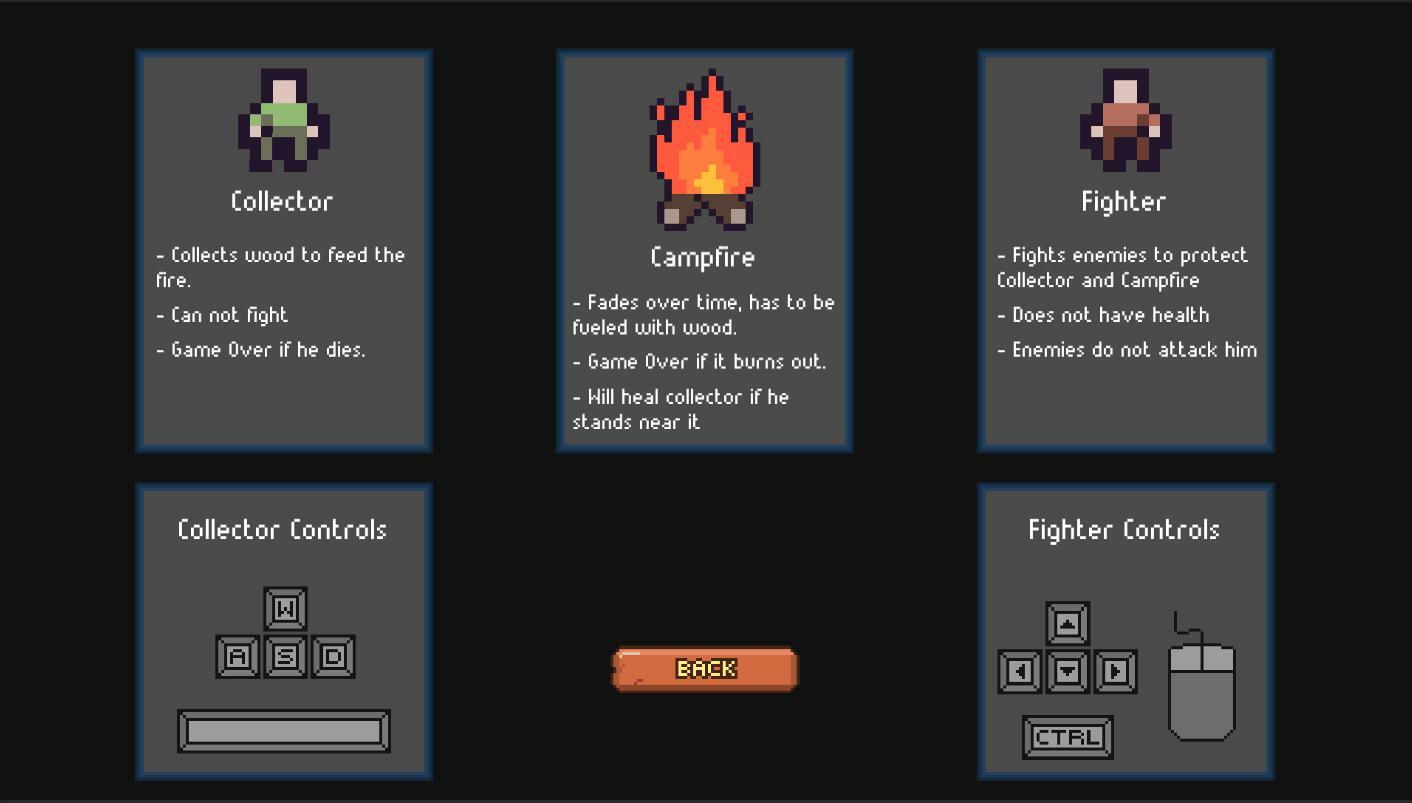Click the Collector Controls panel title

tap(283, 530)
